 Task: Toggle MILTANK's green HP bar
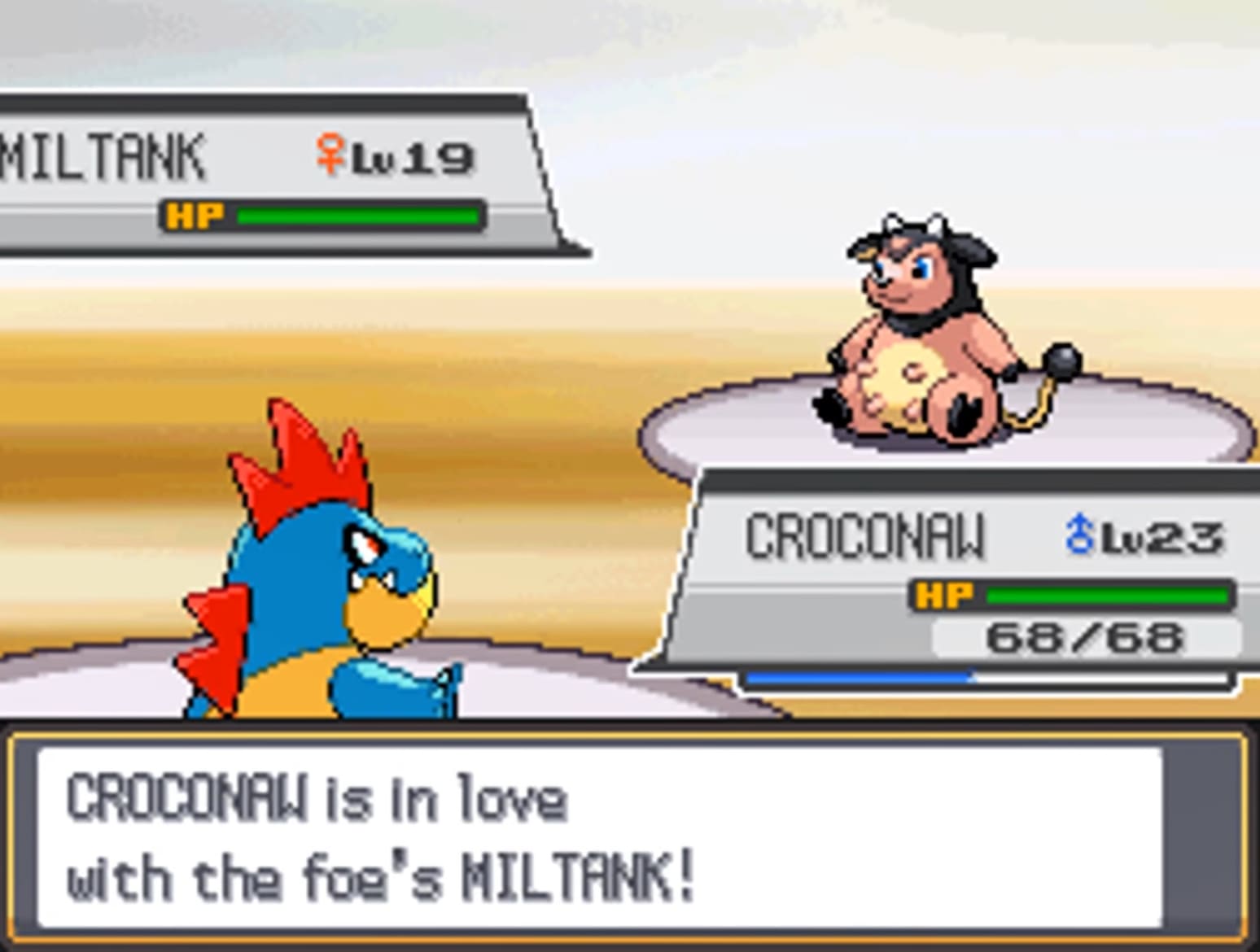click(358, 215)
